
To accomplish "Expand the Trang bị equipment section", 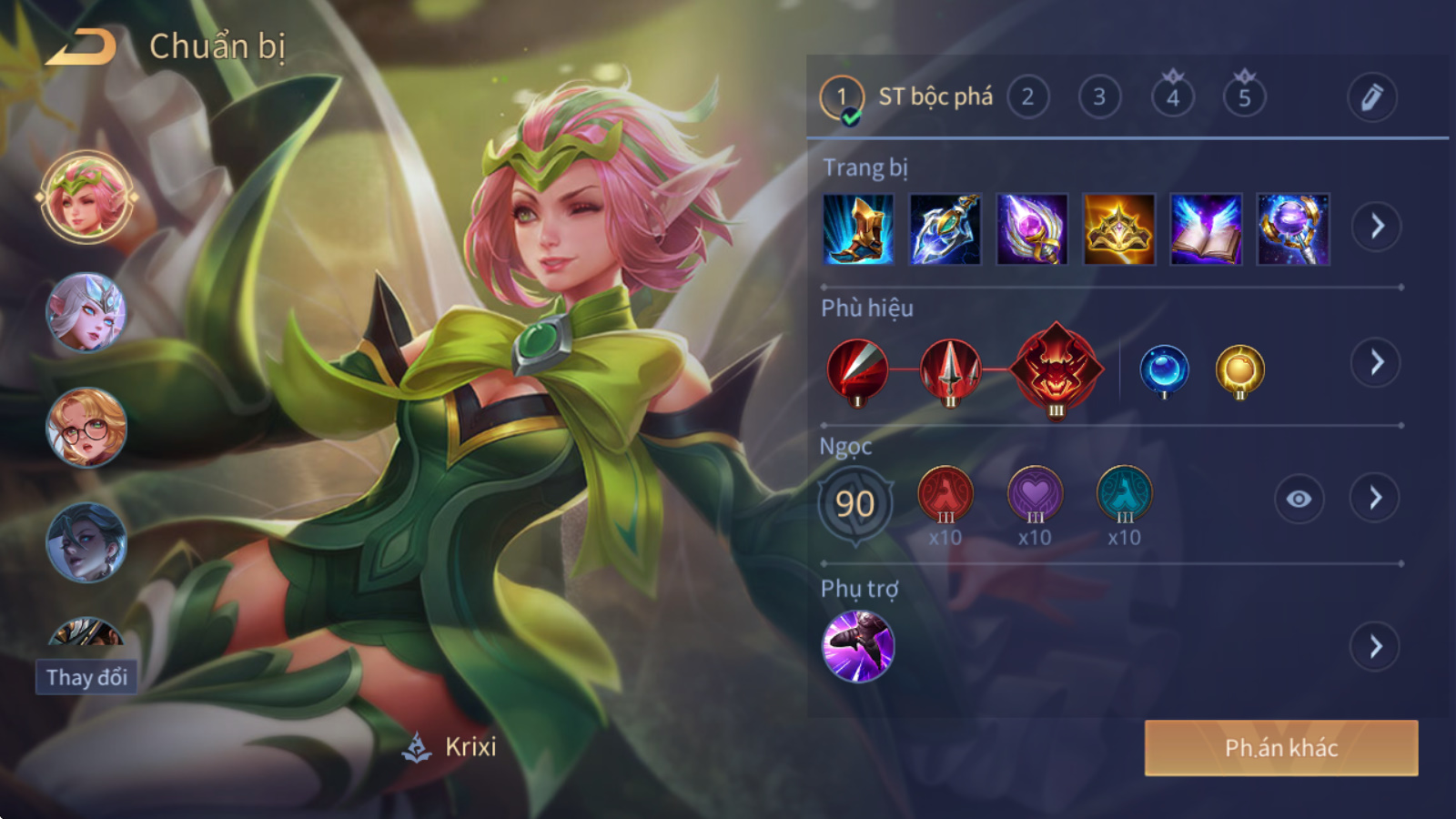I will click(1376, 227).
